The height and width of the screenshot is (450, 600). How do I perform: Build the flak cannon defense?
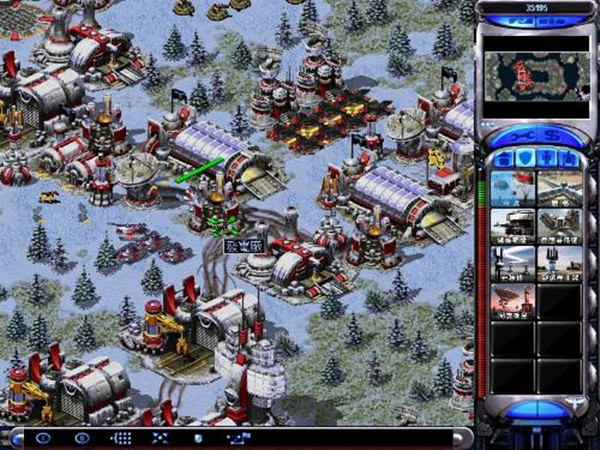(x=560, y=224)
